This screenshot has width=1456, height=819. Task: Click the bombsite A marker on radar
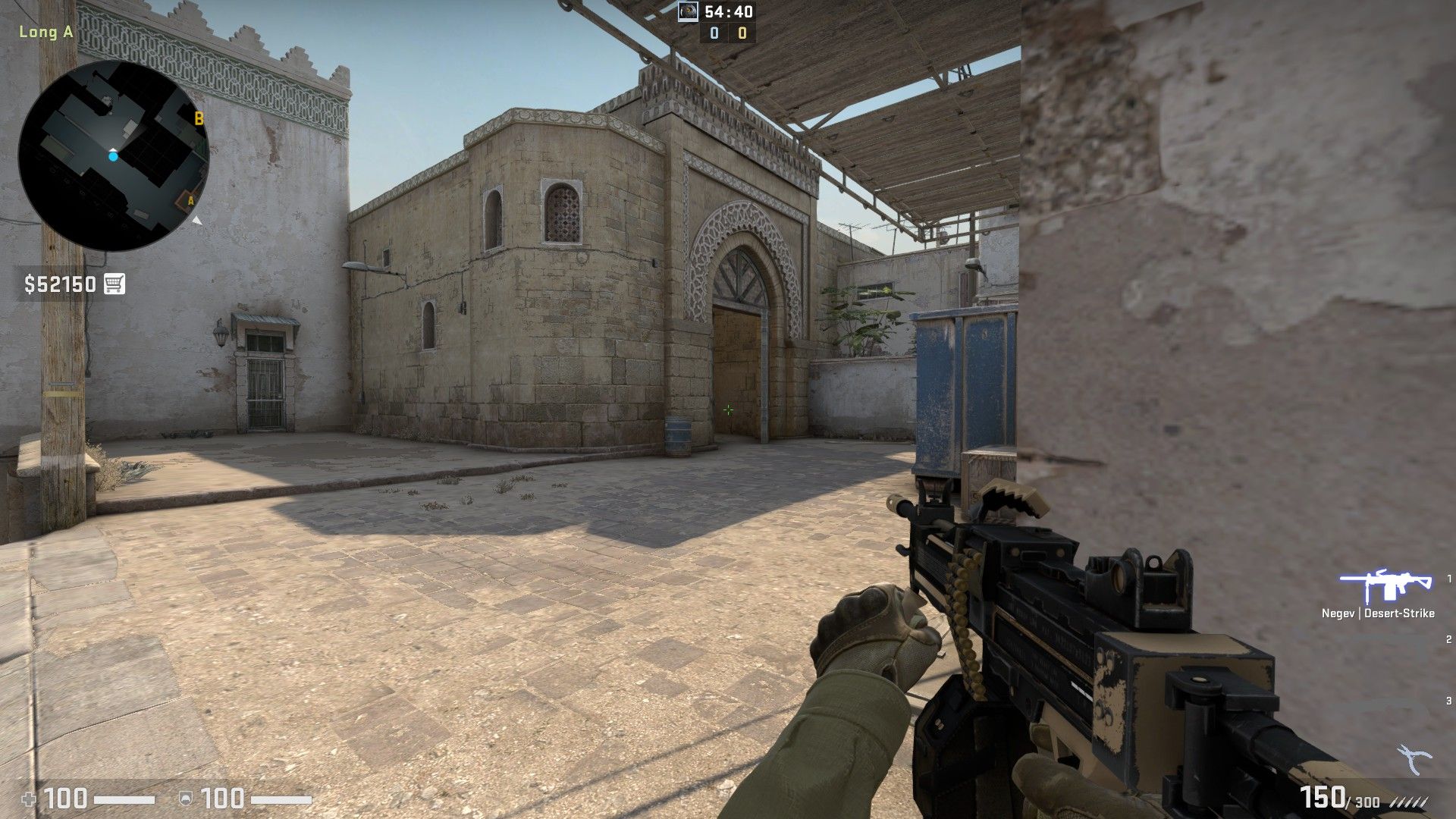pyautogui.click(x=192, y=200)
